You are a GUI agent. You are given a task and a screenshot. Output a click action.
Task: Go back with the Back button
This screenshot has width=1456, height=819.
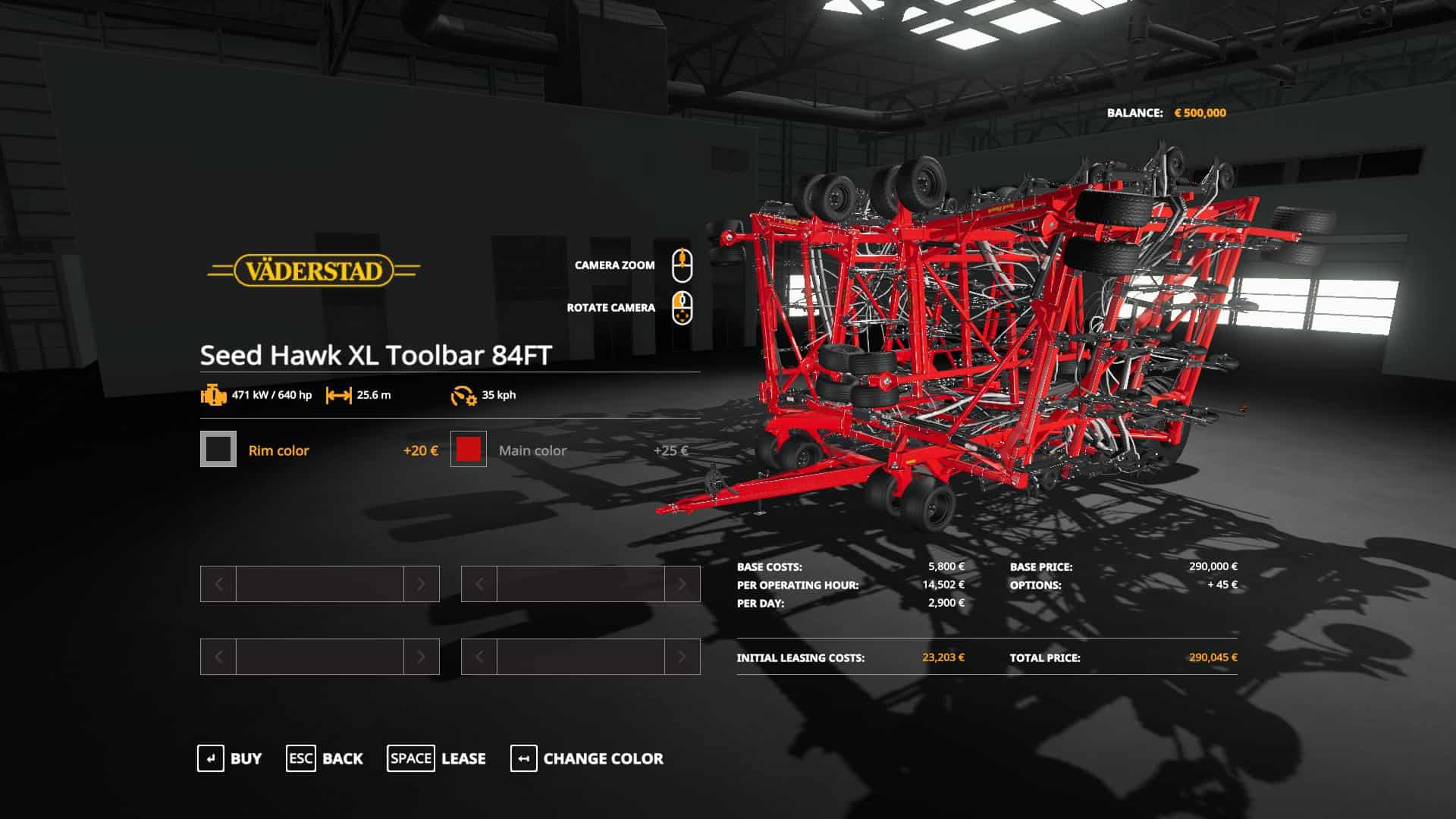pyautogui.click(x=325, y=758)
